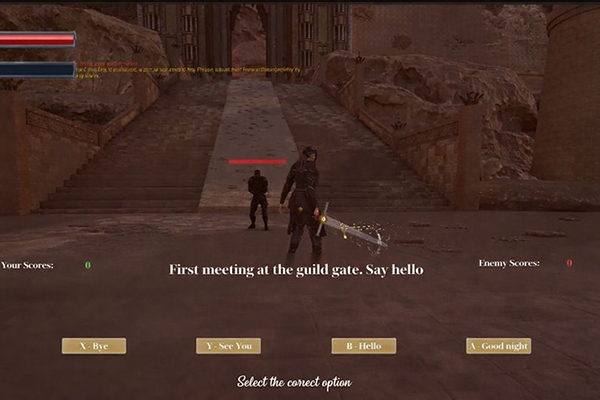This screenshot has height=400, width=600.
Task: Pick the Hello answer option
Action: 364,346
